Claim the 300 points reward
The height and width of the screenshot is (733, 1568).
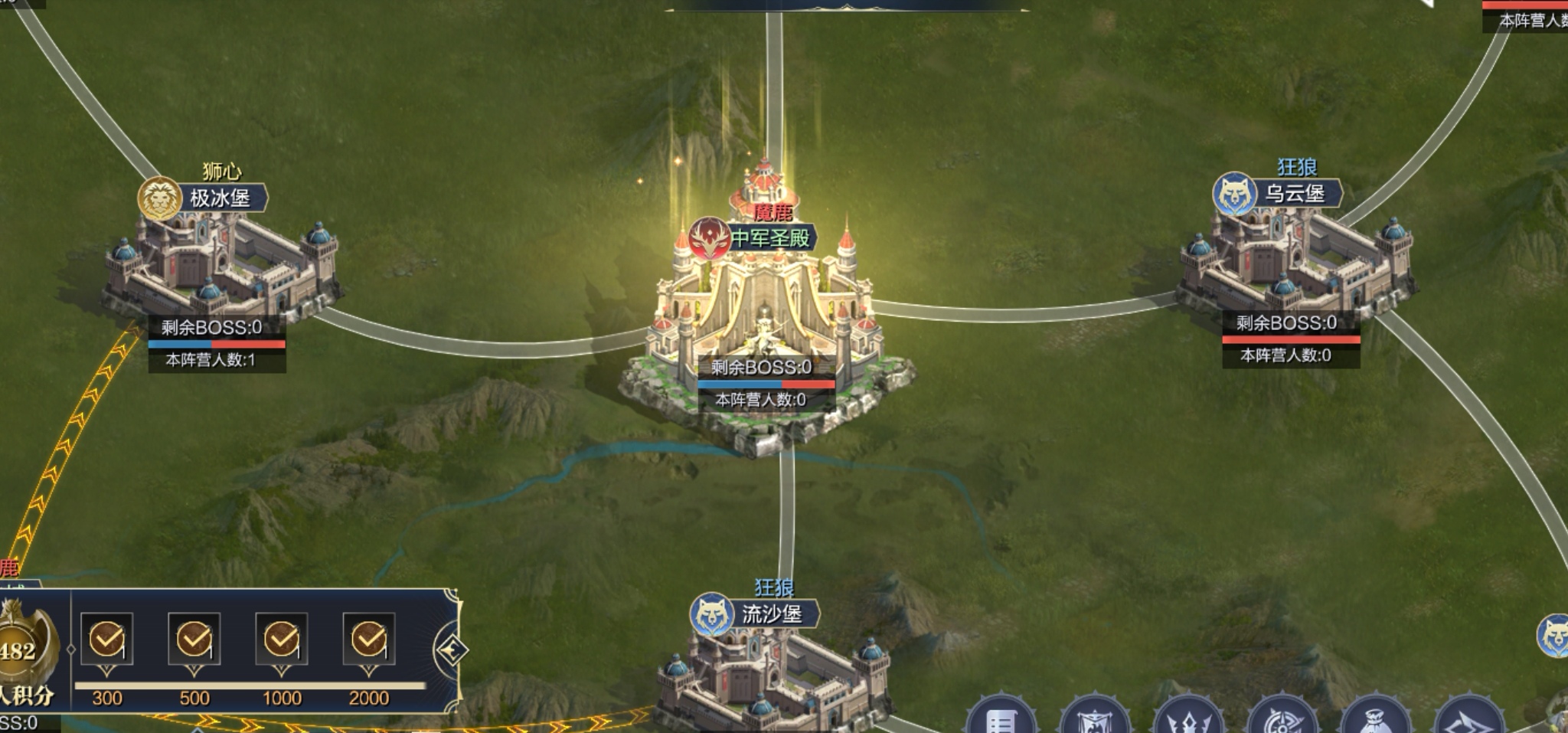(107, 640)
